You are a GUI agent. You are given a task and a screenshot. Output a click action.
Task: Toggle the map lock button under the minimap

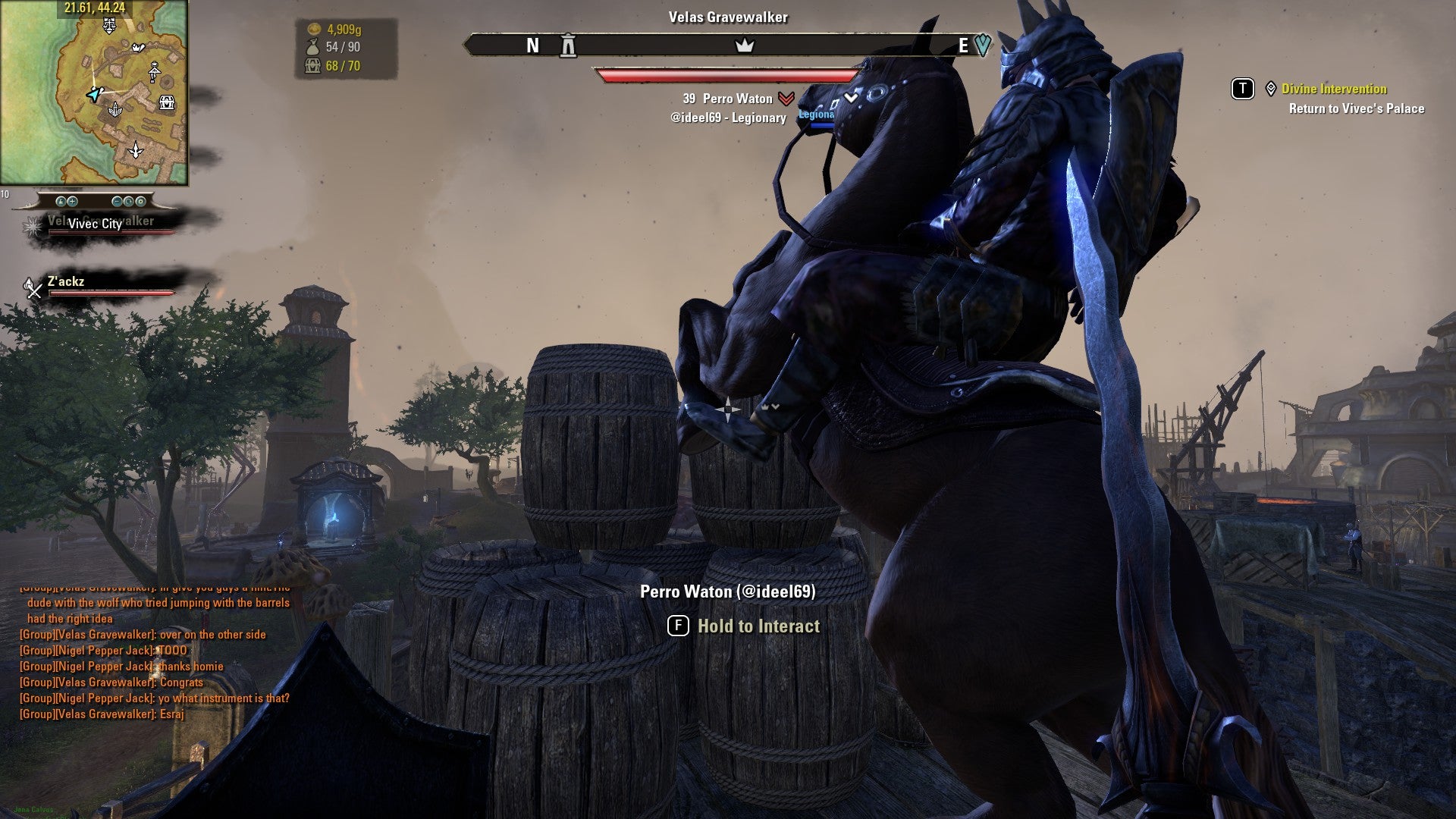coord(61,202)
